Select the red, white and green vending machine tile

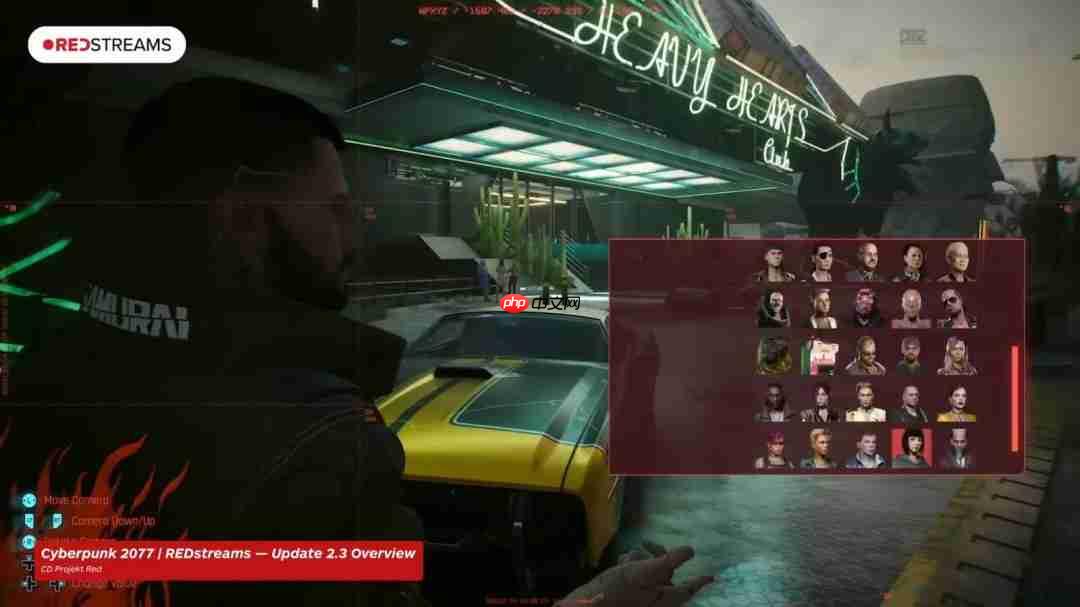pyautogui.click(x=820, y=356)
